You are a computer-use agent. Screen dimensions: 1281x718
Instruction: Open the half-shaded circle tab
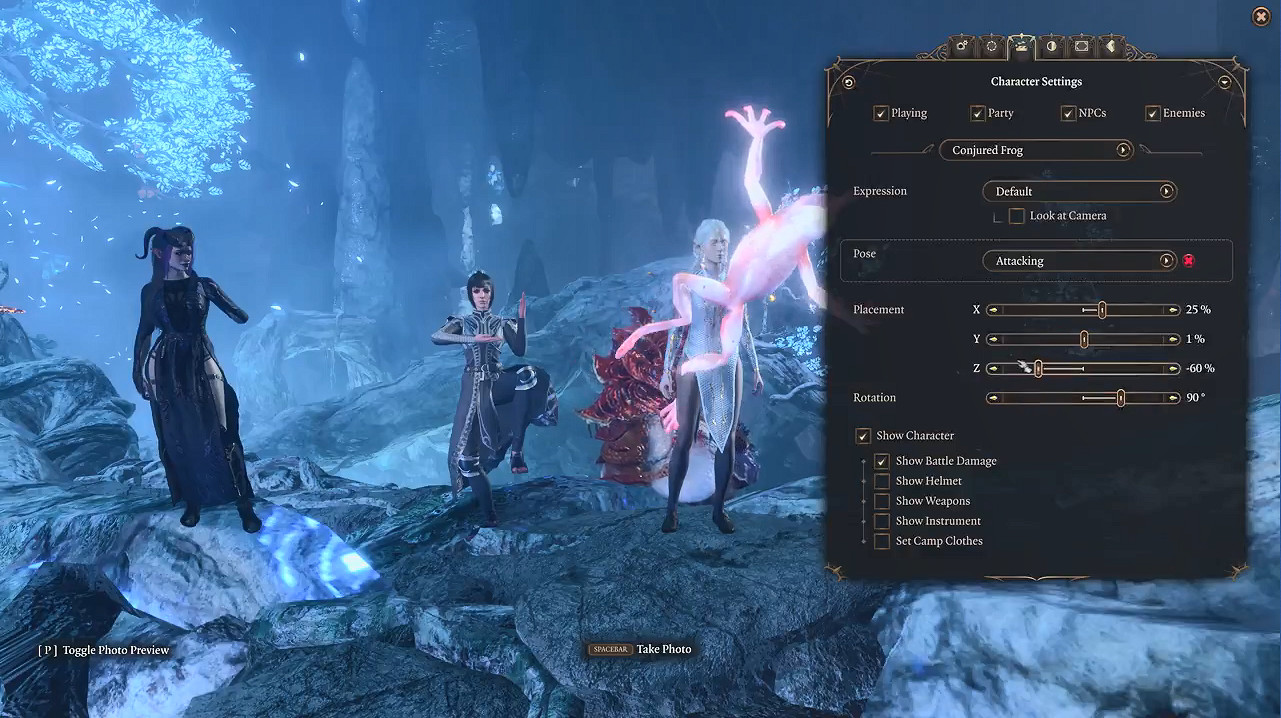1051,46
